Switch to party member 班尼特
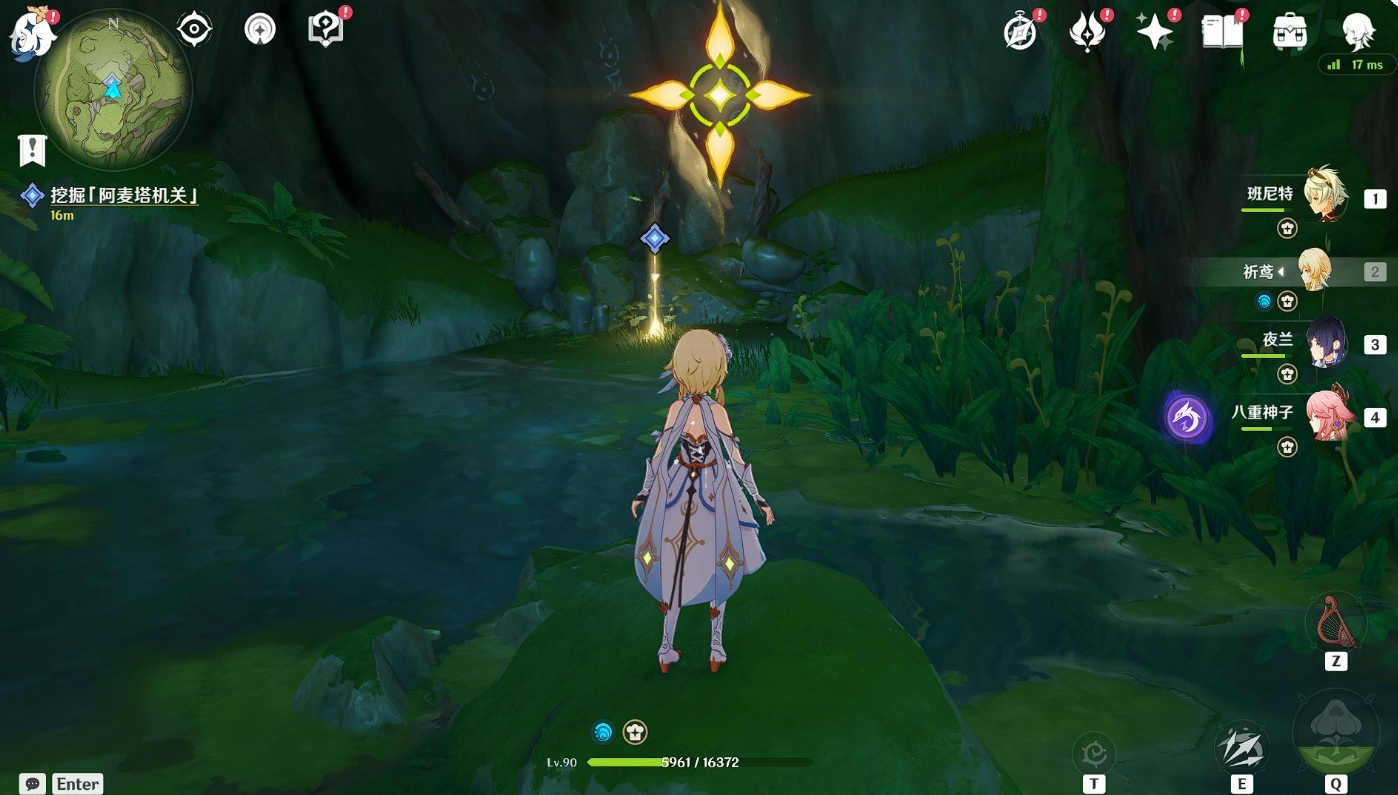The width and height of the screenshot is (1398, 795). pos(1325,195)
